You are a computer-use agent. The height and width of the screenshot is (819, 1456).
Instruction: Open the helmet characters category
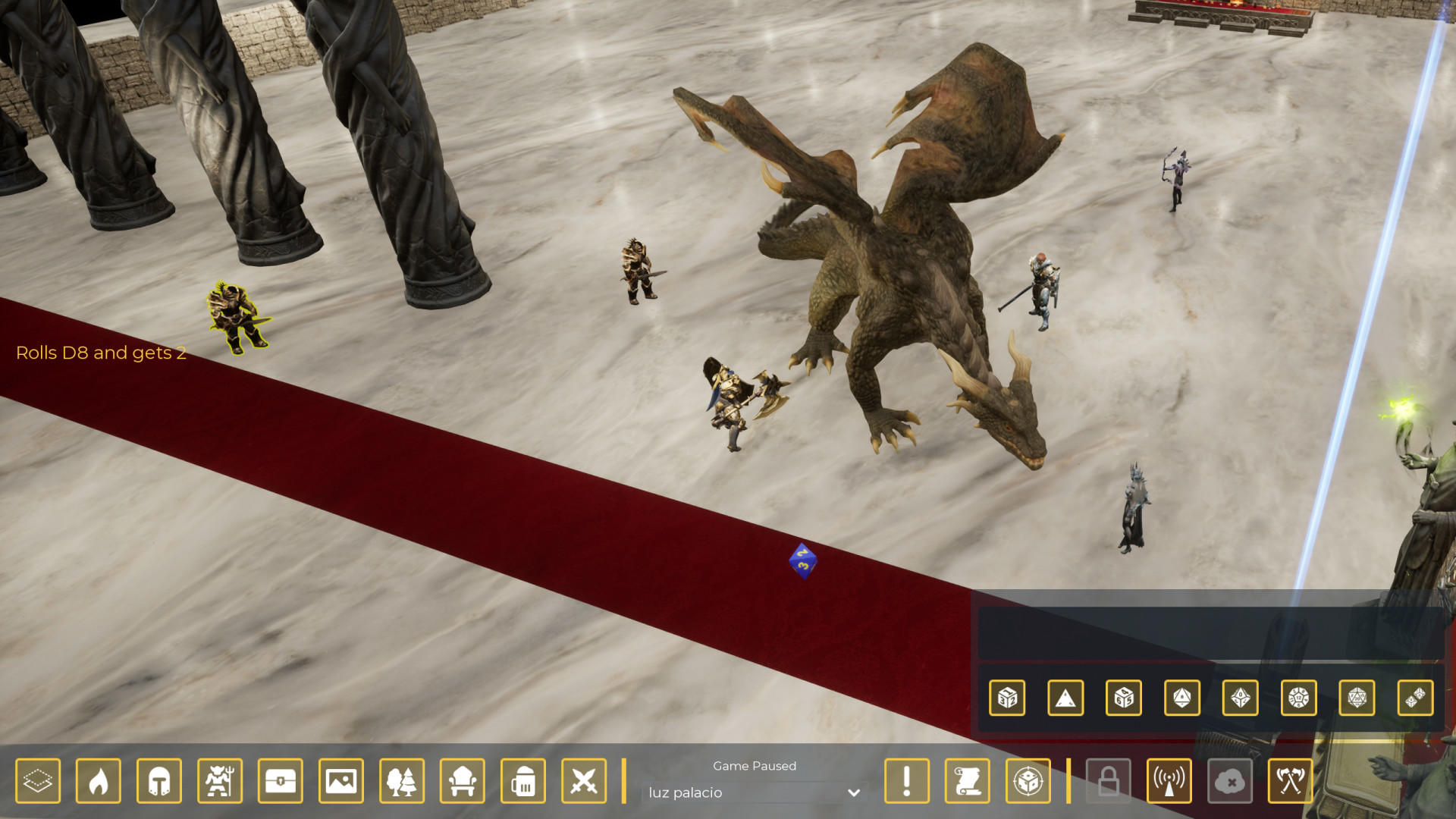click(x=159, y=780)
